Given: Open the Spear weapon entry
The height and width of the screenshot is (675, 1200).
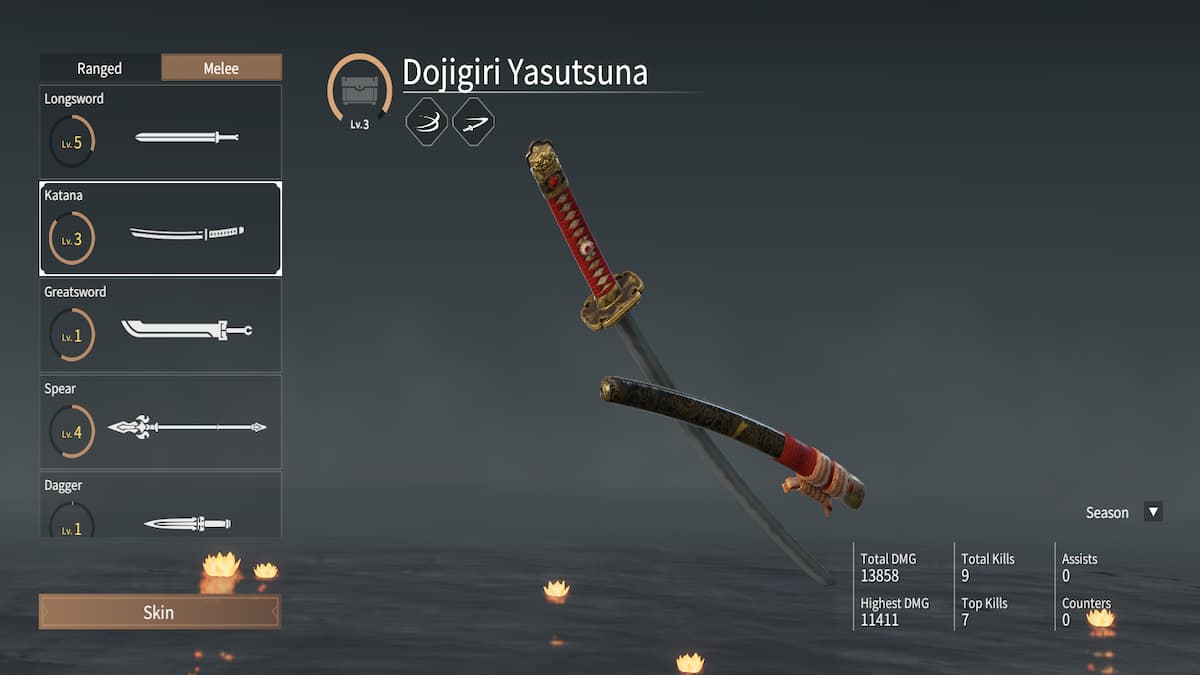Looking at the screenshot, I should pyautogui.click(x=160, y=422).
